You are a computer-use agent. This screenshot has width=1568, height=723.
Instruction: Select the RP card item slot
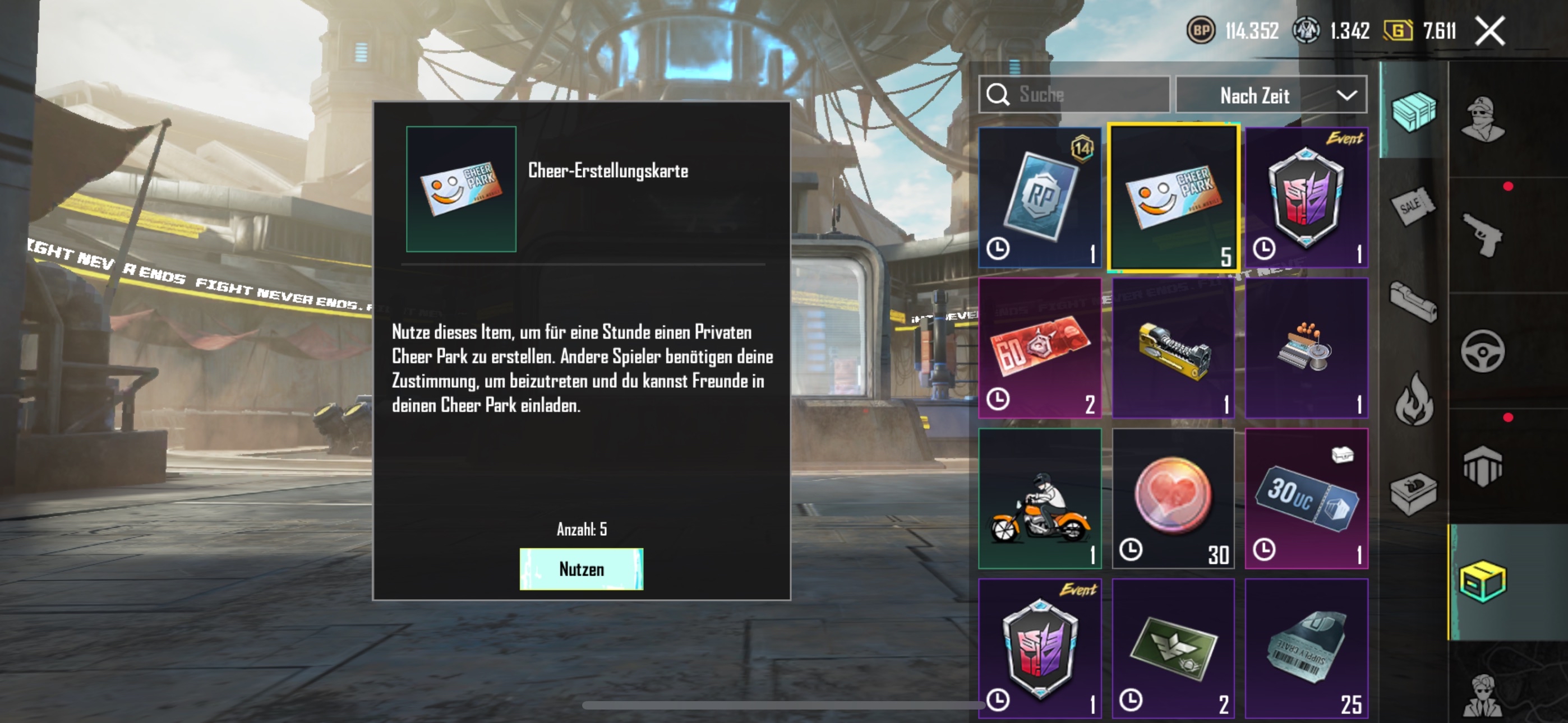(1040, 197)
